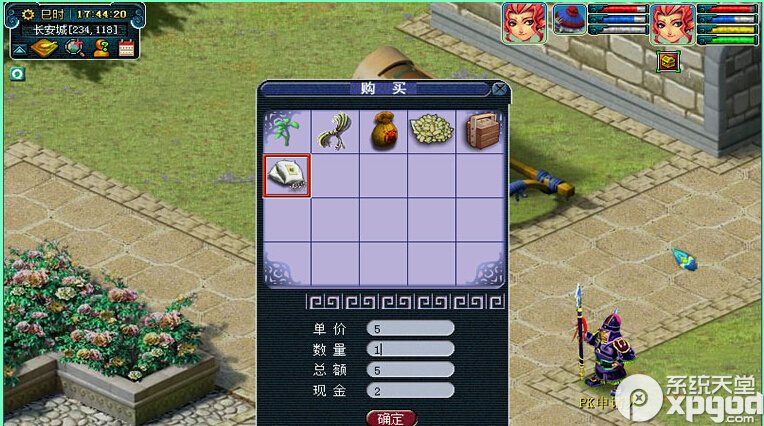764x426 pixels.
Task: Select the rightmost red-haired character portrait
Action: pyautogui.click(x=672, y=22)
